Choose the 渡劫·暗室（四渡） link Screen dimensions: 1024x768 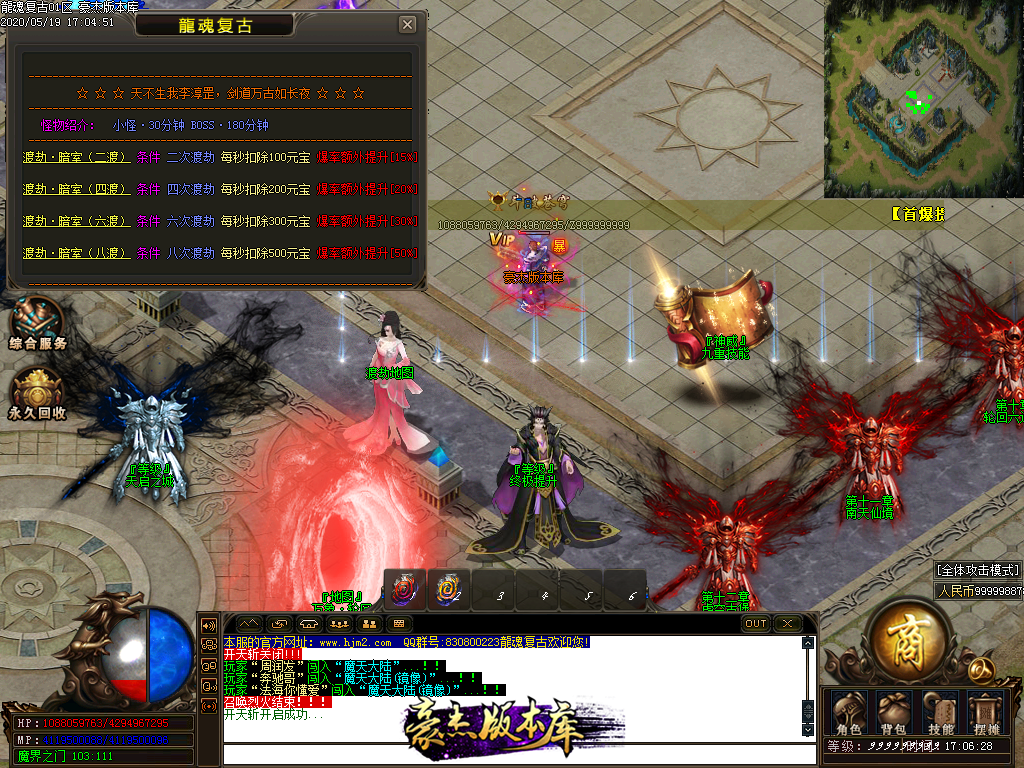(76, 189)
